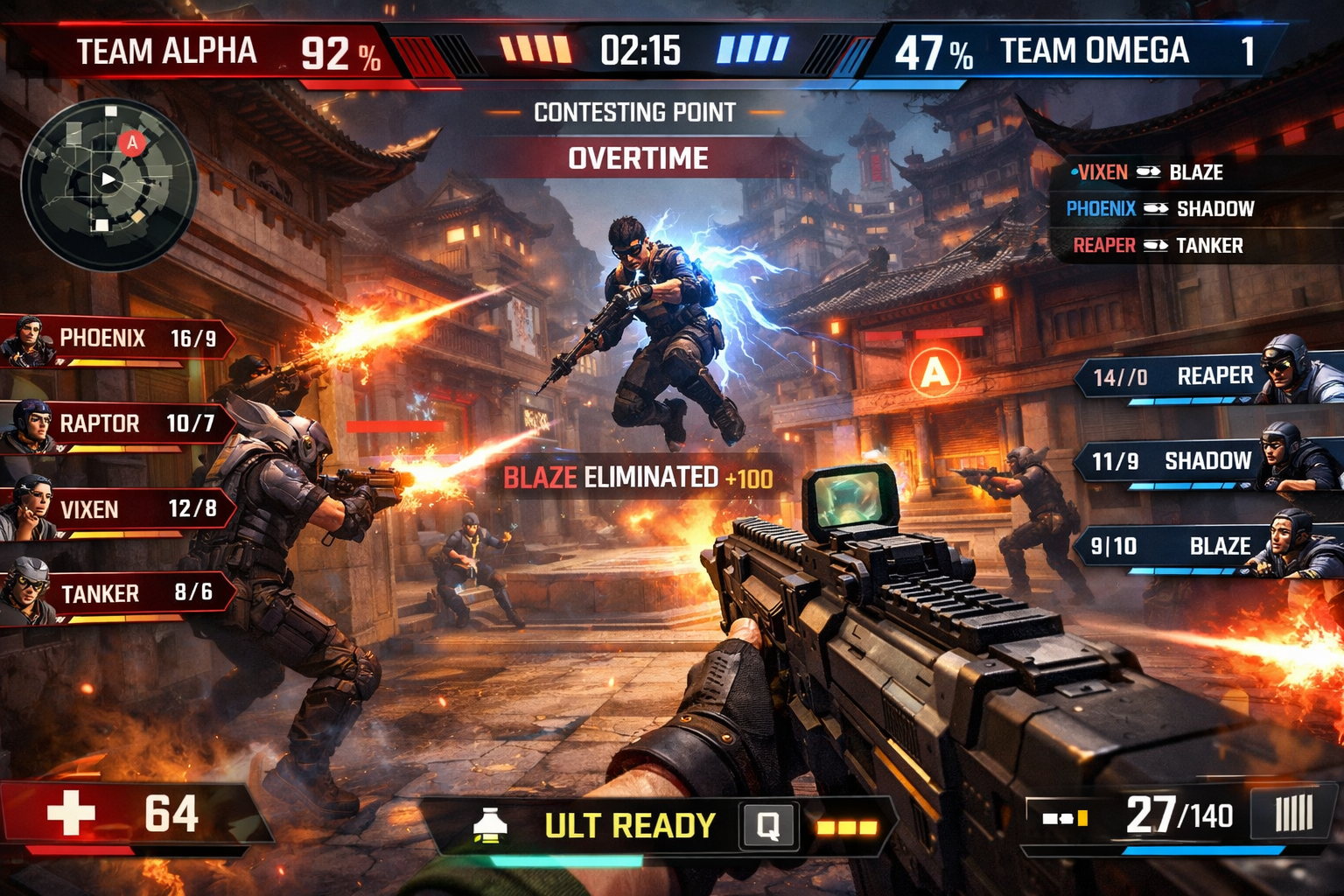Select Vixen's scoreboard row
Image resolution: width=1344 pixels, height=896 pixels.
click(x=118, y=509)
